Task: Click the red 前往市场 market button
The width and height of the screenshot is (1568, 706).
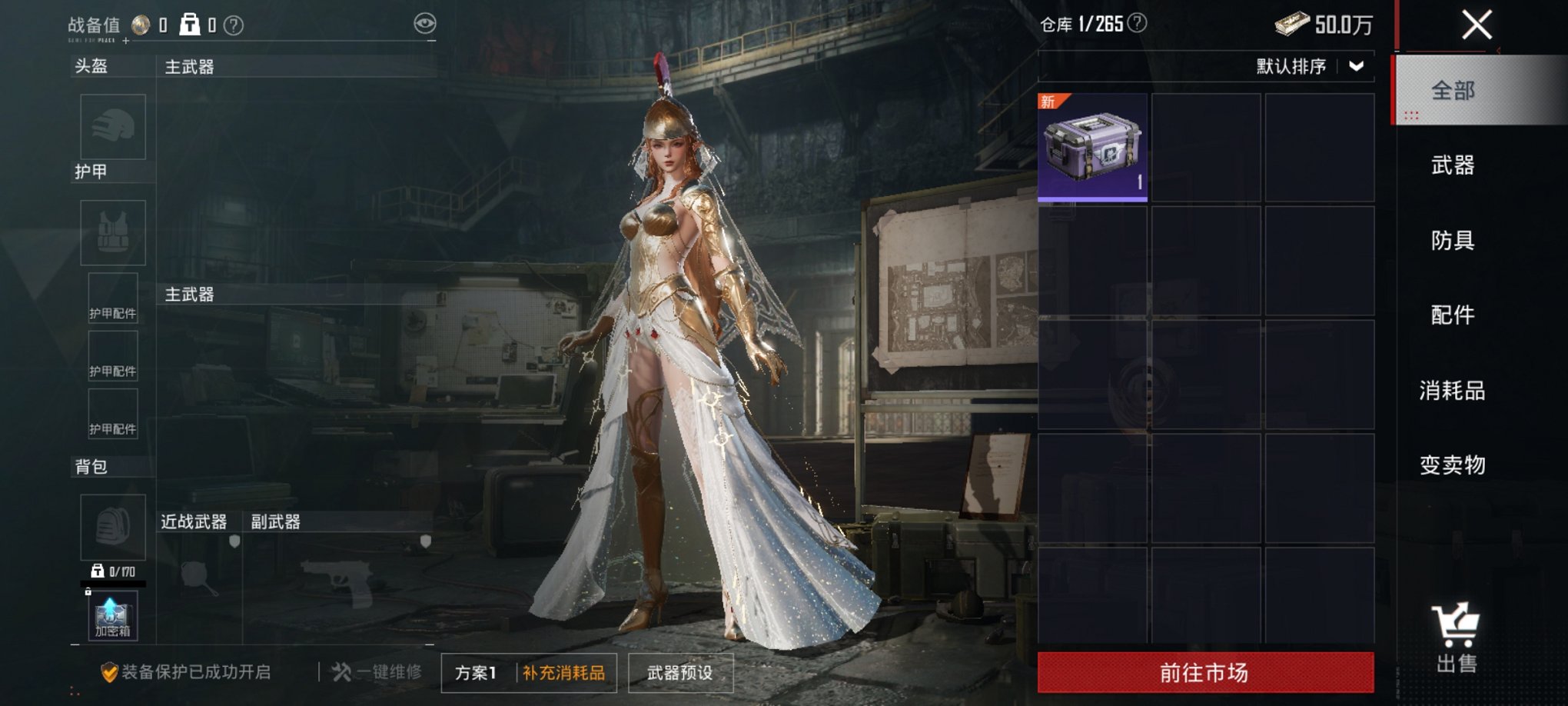Action: click(x=1205, y=673)
